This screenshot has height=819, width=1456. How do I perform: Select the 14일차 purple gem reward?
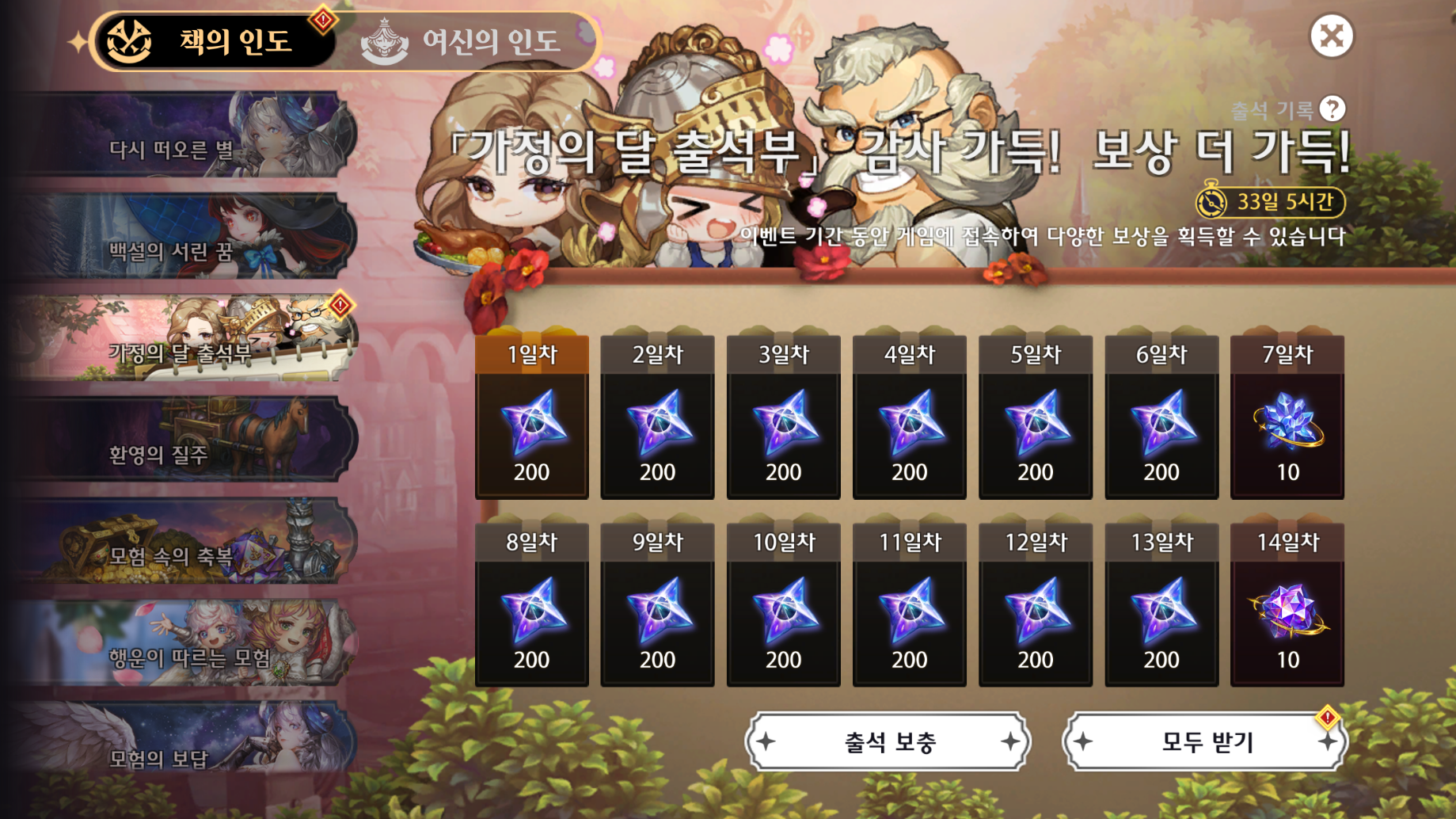pyautogui.click(x=1287, y=606)
